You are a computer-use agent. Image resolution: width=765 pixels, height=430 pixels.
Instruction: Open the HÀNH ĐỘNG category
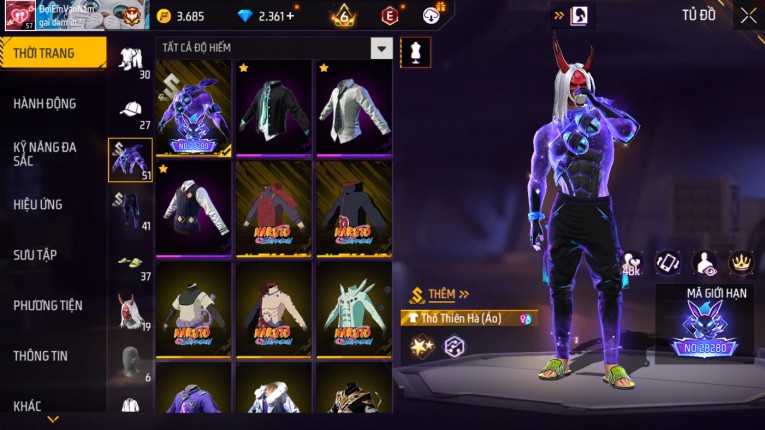click(x=45, y=103)
